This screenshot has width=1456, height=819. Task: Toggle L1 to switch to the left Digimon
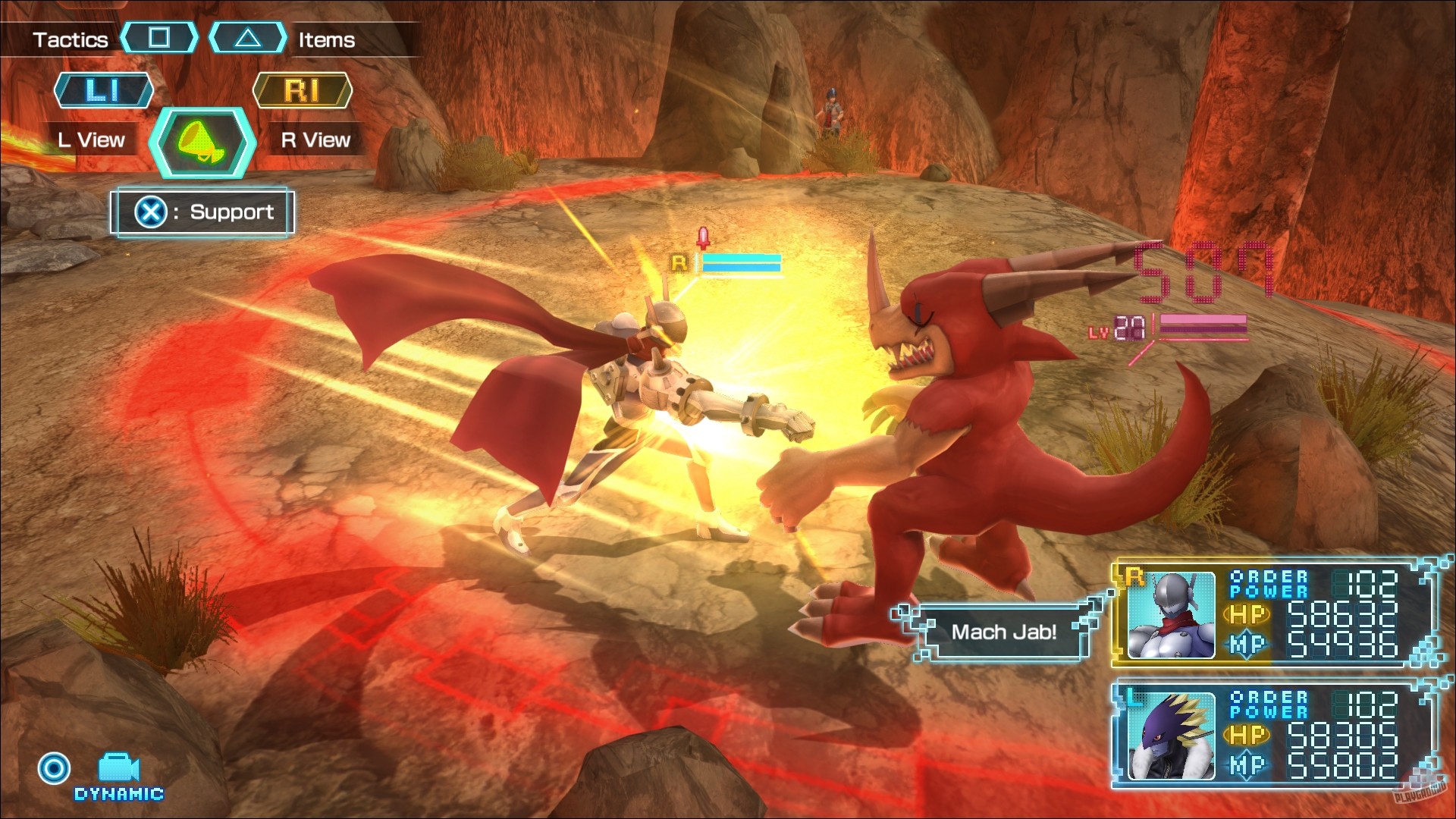pos(104,90)
